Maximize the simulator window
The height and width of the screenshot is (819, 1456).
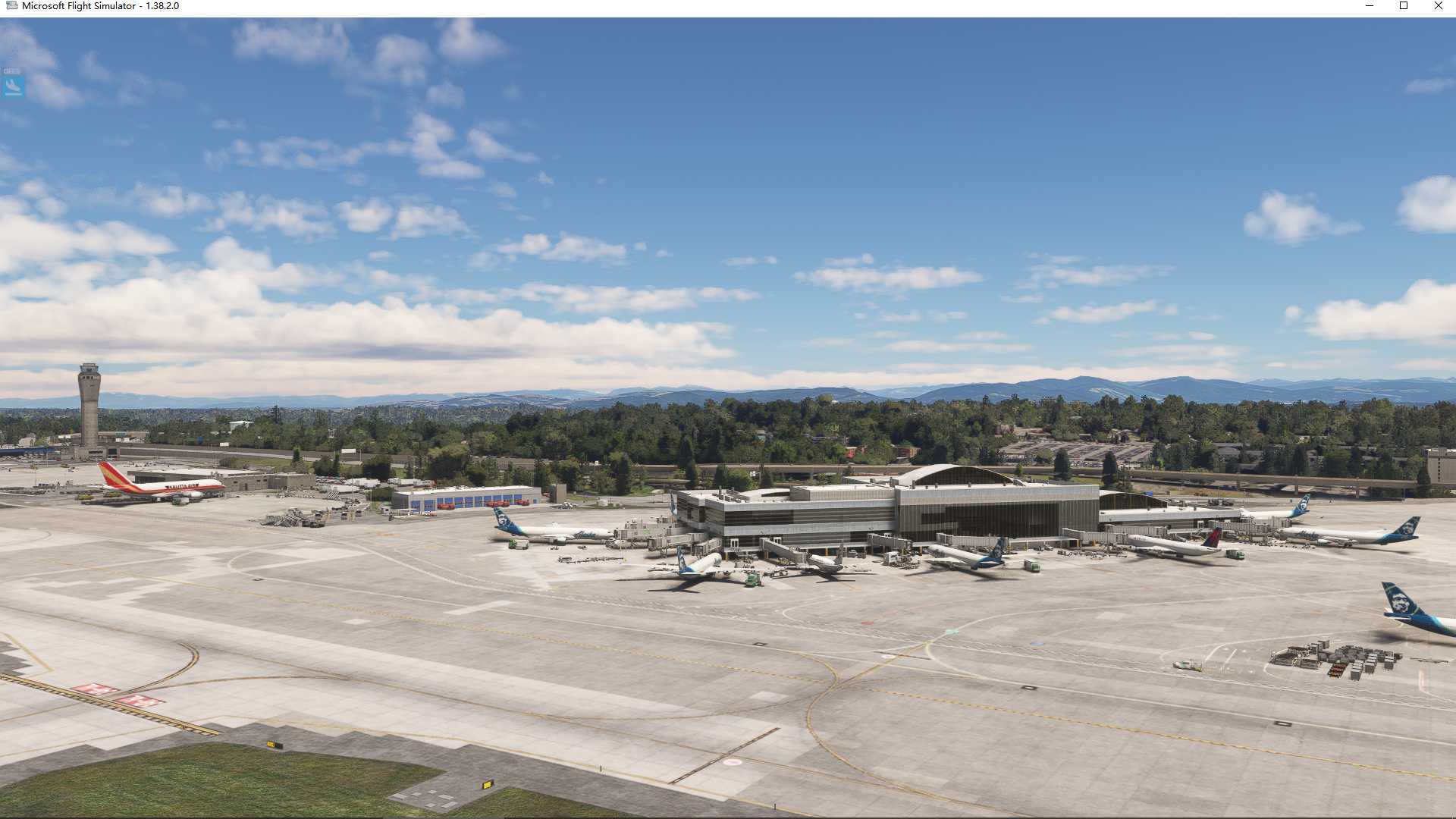coord(1404,6)
